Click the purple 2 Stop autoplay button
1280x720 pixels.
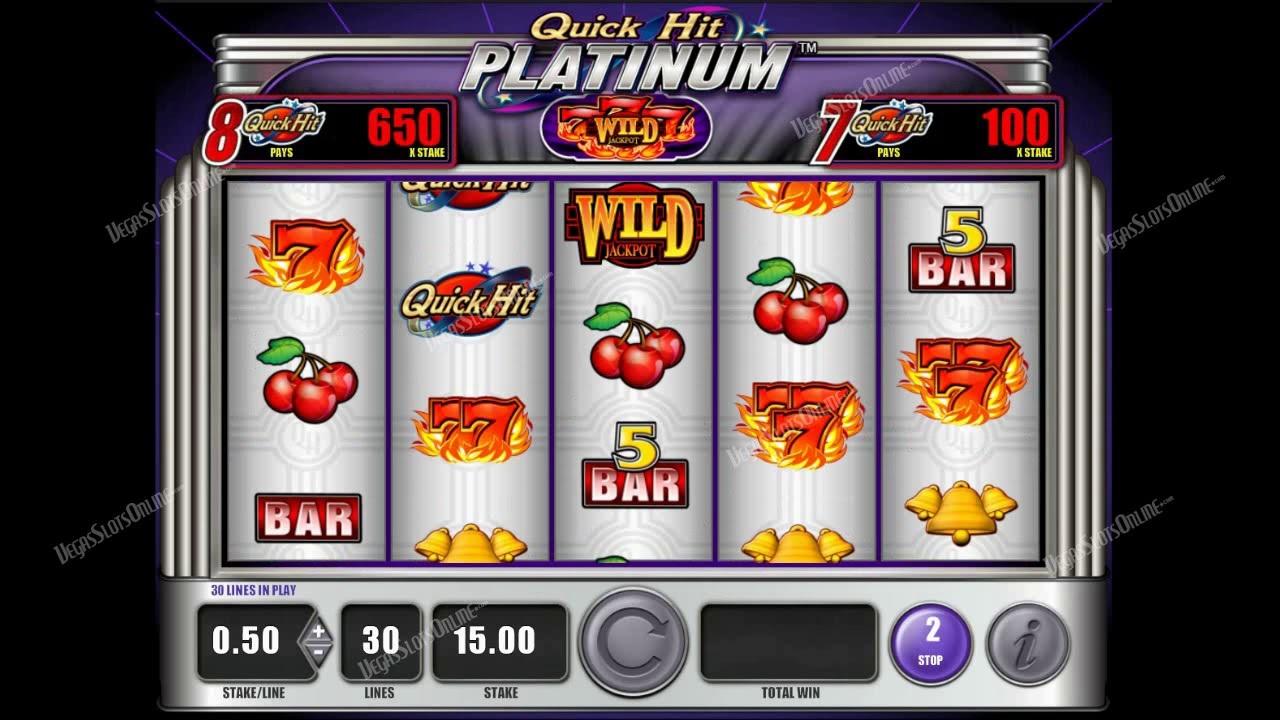932,640
